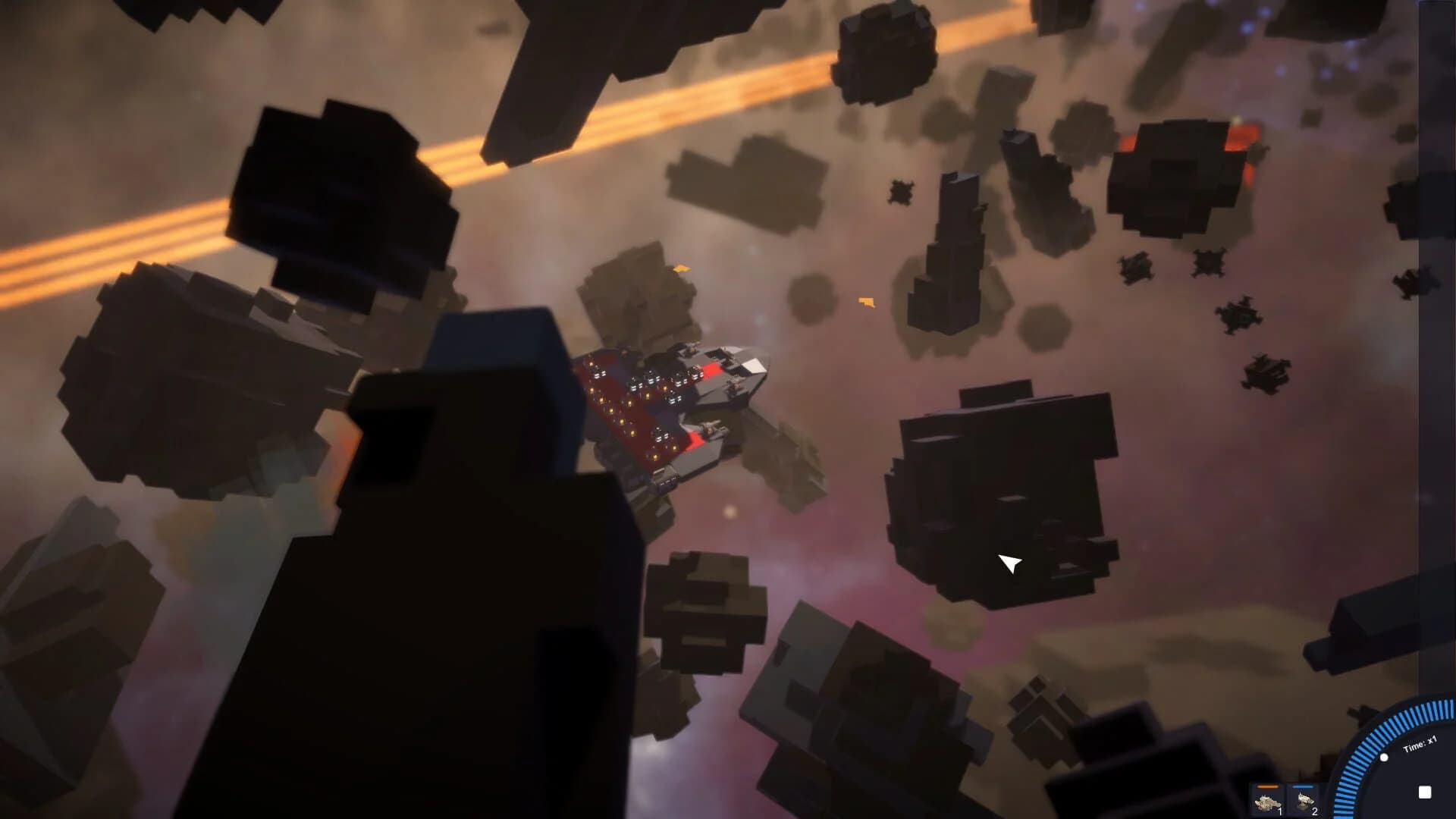Click the blue health bar above ship 2

pyautogui.click(x=1303, y=786)
